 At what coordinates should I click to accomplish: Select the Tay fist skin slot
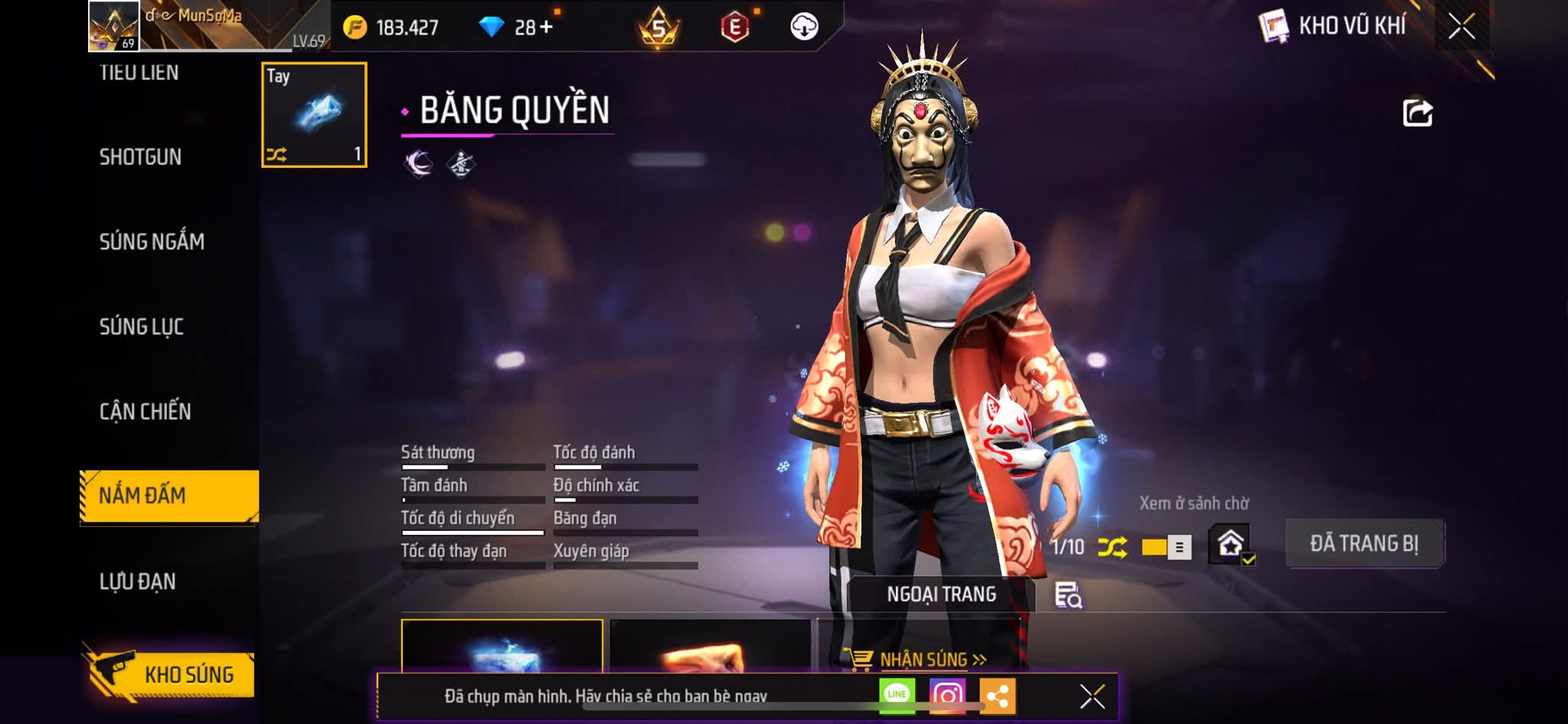(x=314, y=115)
